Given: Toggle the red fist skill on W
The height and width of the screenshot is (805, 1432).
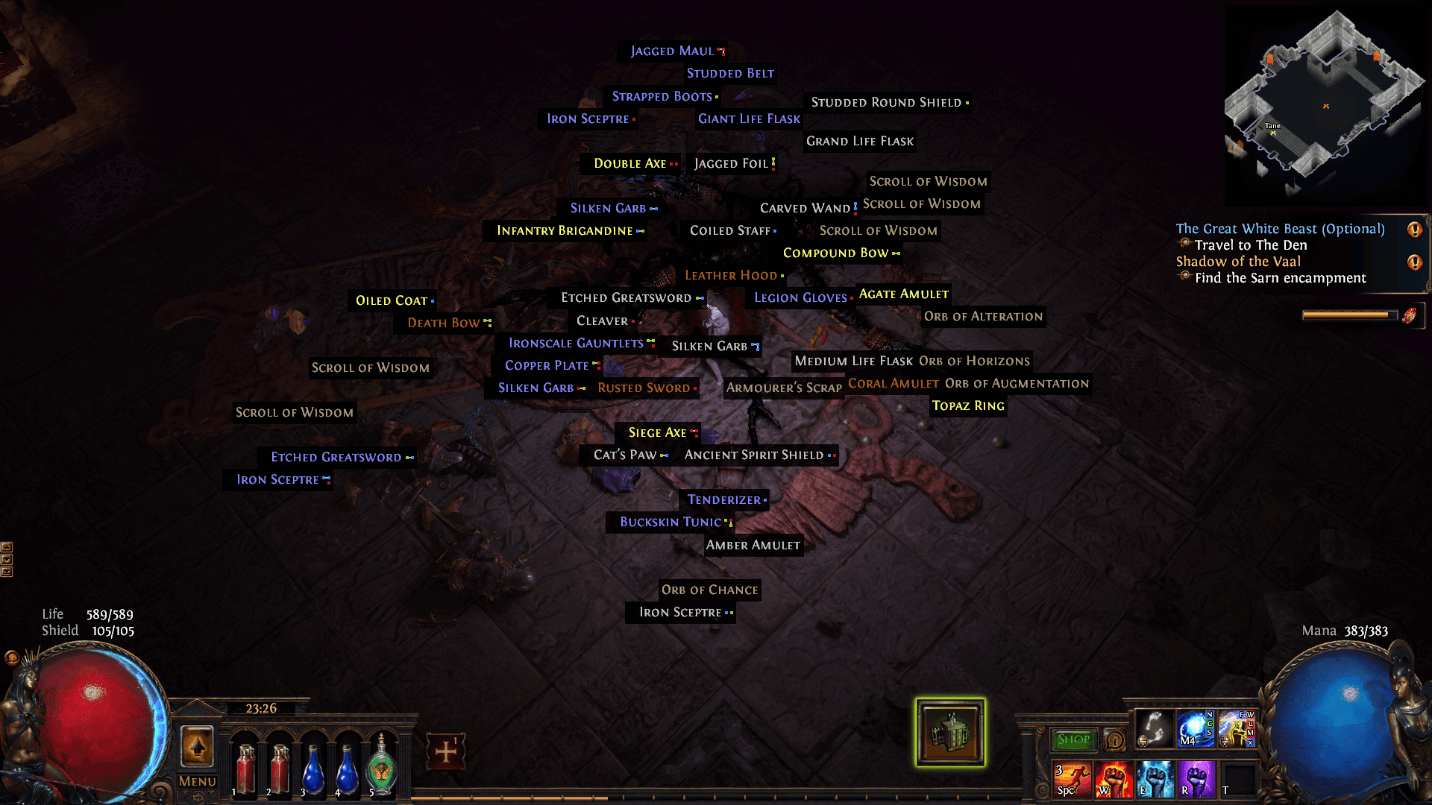Looking at the screenshot, I should click(x=1113, y=779).
